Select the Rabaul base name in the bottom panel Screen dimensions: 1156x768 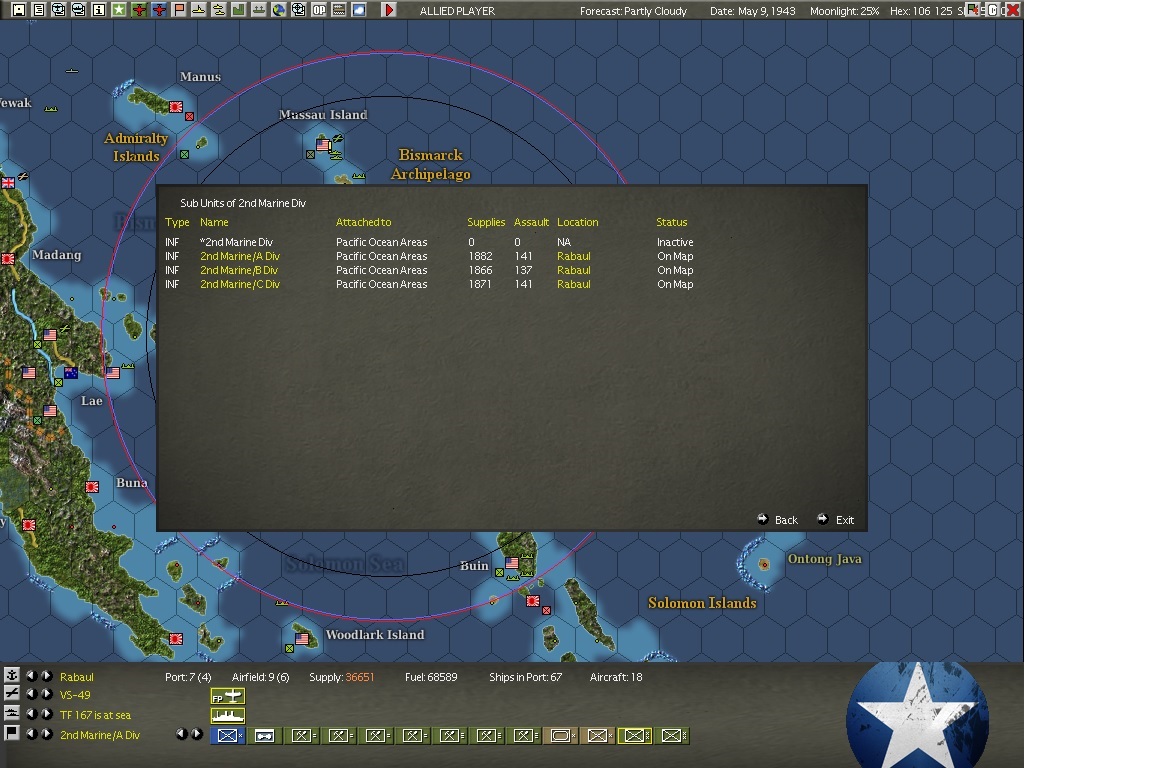[77, 677]
